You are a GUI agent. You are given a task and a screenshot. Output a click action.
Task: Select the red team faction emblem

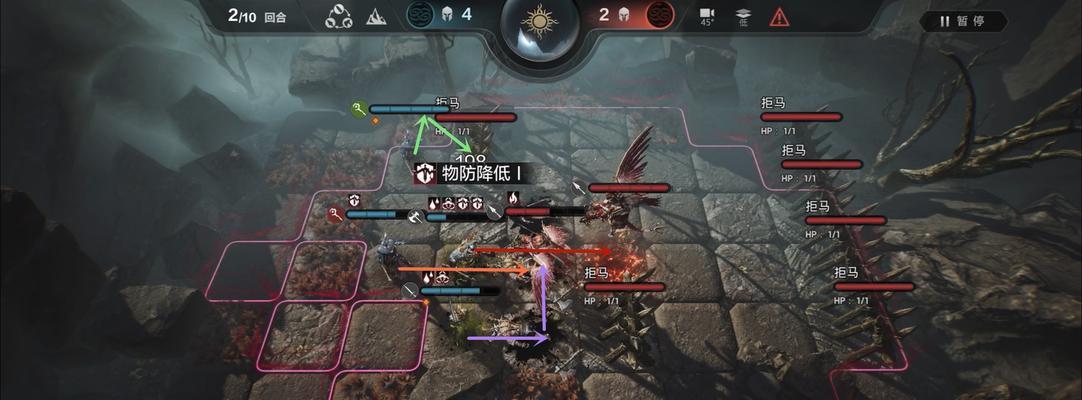tap(659, 15)
